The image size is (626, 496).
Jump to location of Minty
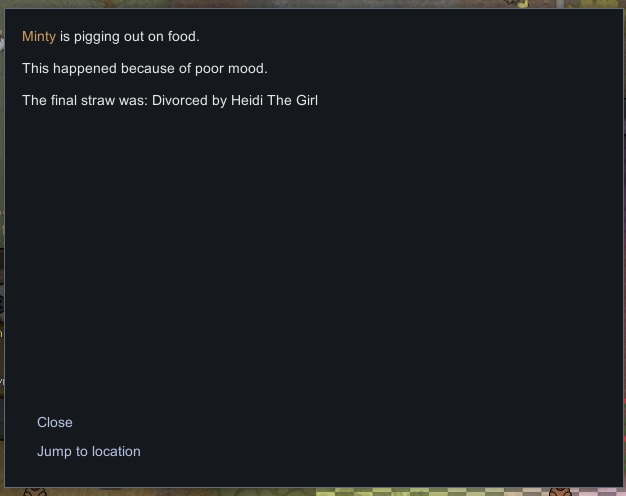89,451
